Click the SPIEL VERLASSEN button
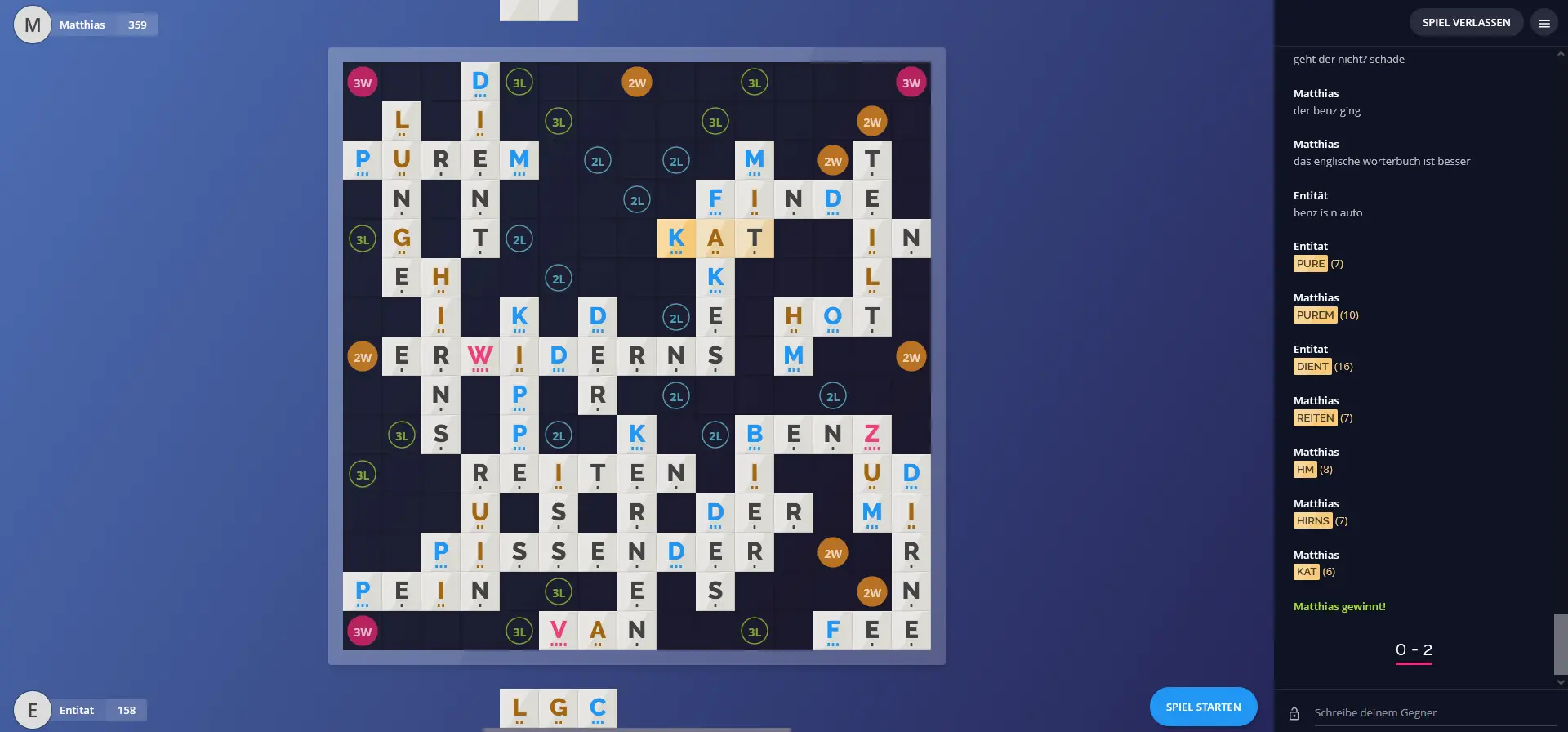The height and width of the screenshot is (732, 1568). click(x=1466, y=23)
